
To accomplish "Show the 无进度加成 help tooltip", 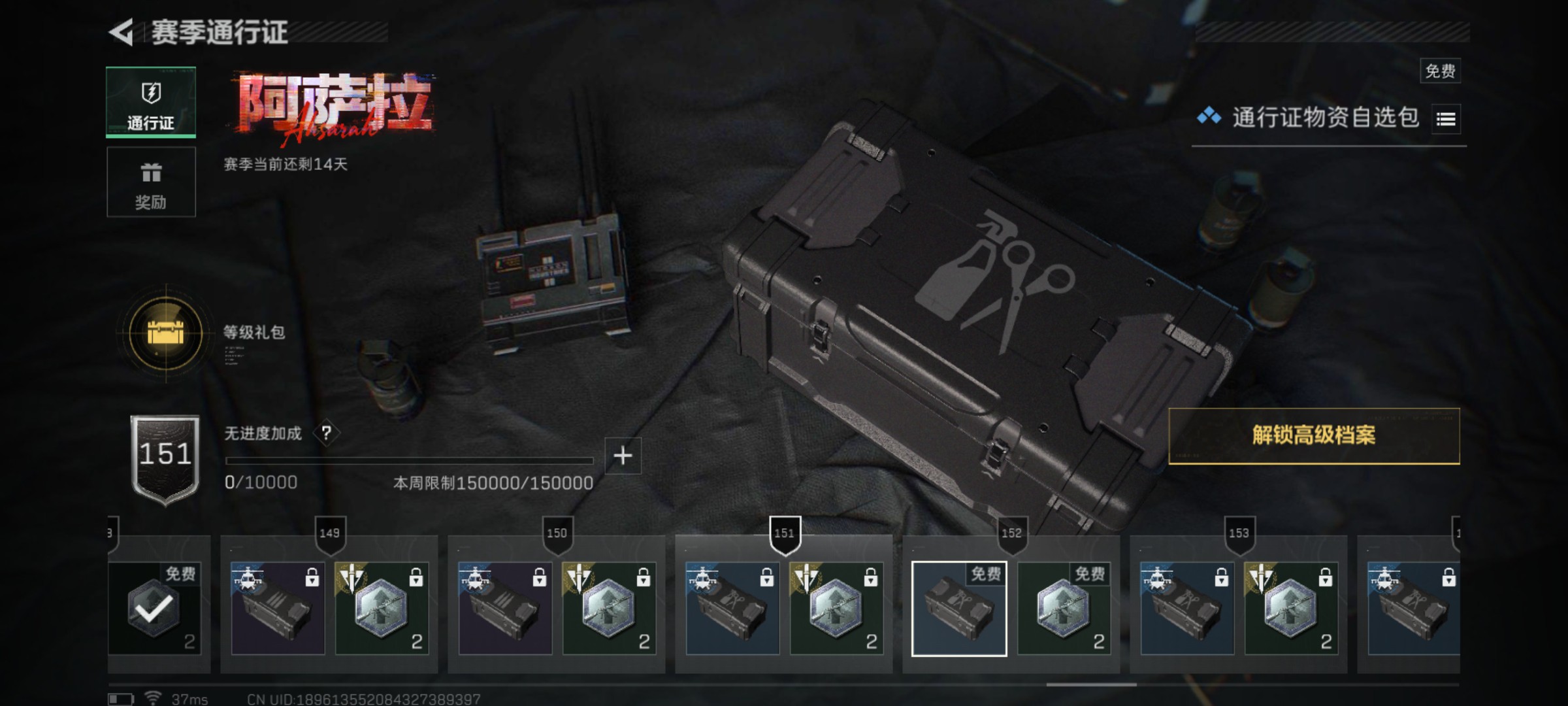I will (326, 433).
